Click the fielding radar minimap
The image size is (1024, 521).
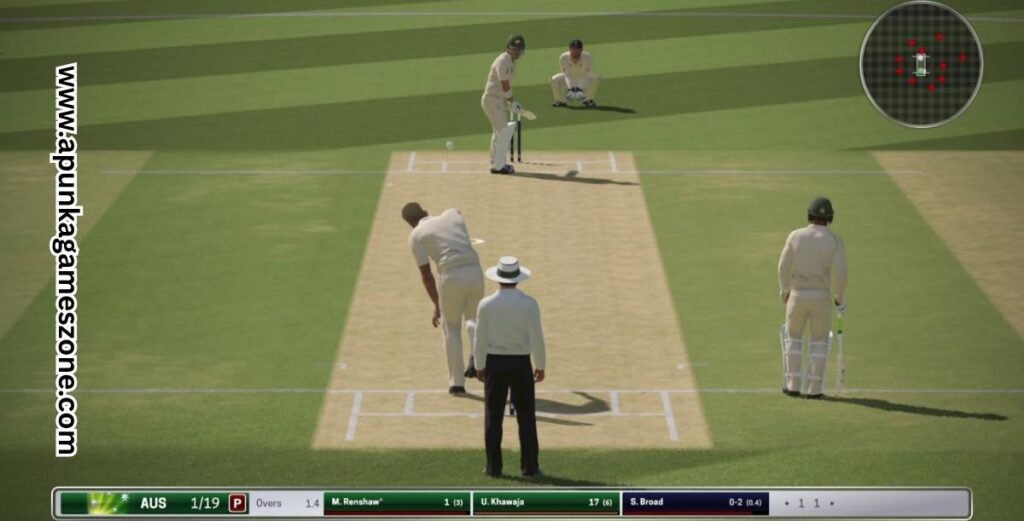click(920, 64)
